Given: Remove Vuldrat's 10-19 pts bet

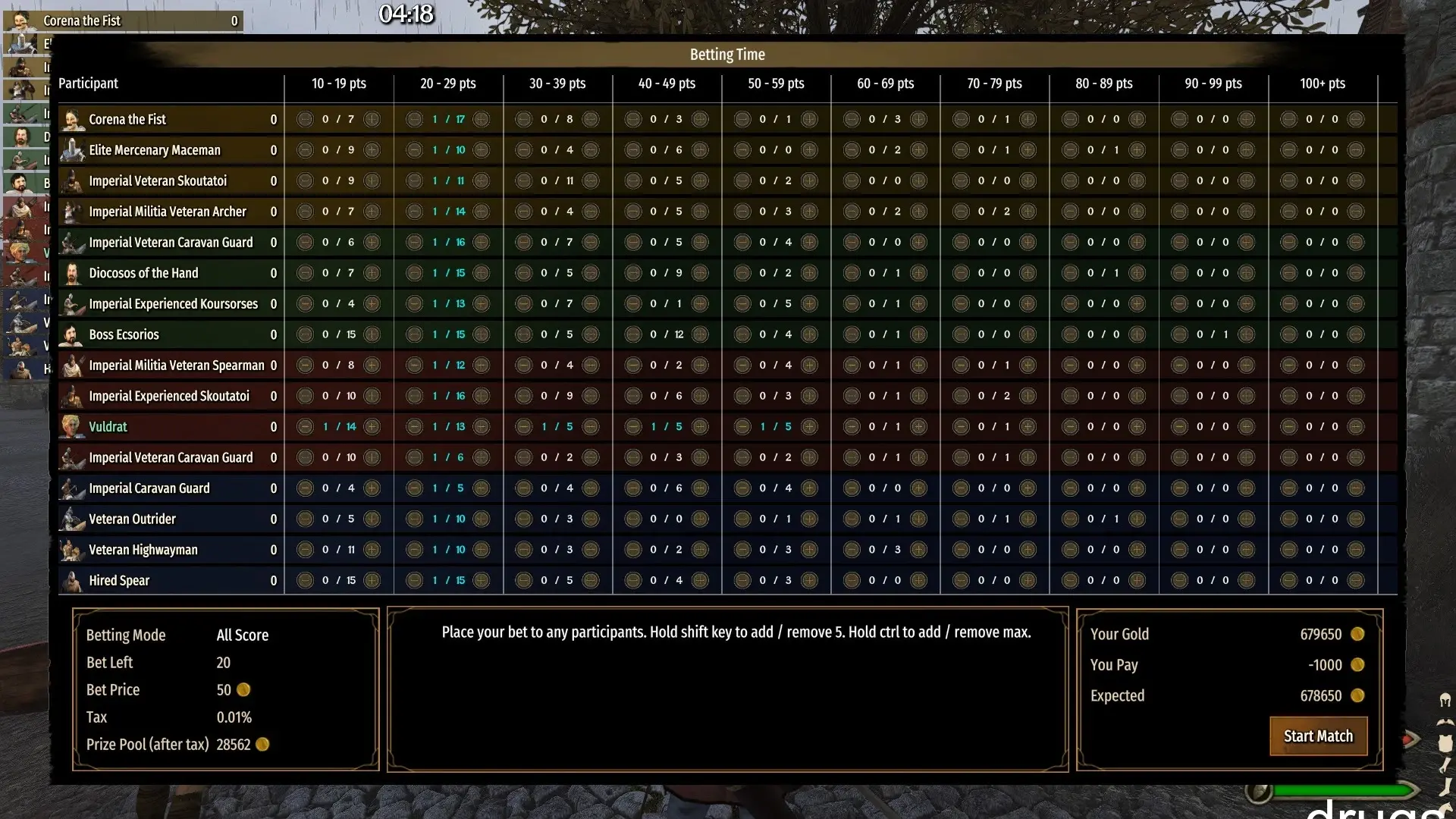Looking at the screenshot, I should [305, 427].
